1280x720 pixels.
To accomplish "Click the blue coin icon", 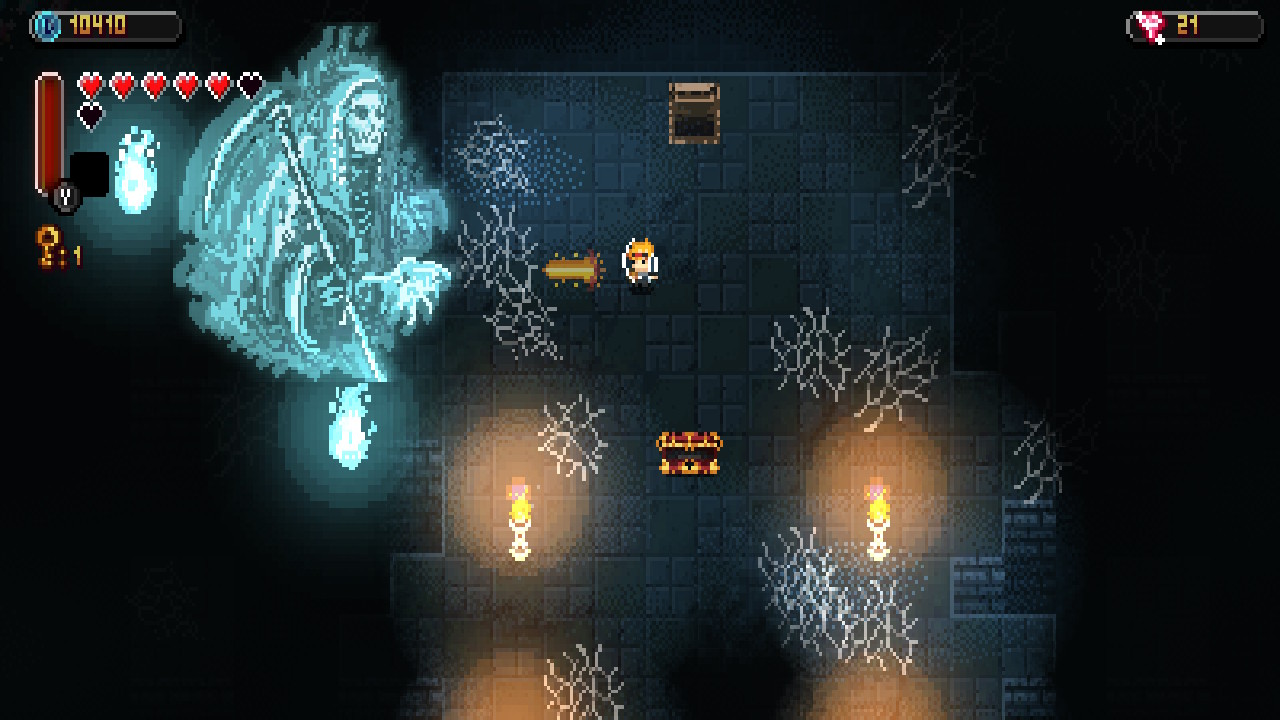I will coord(47,25).
